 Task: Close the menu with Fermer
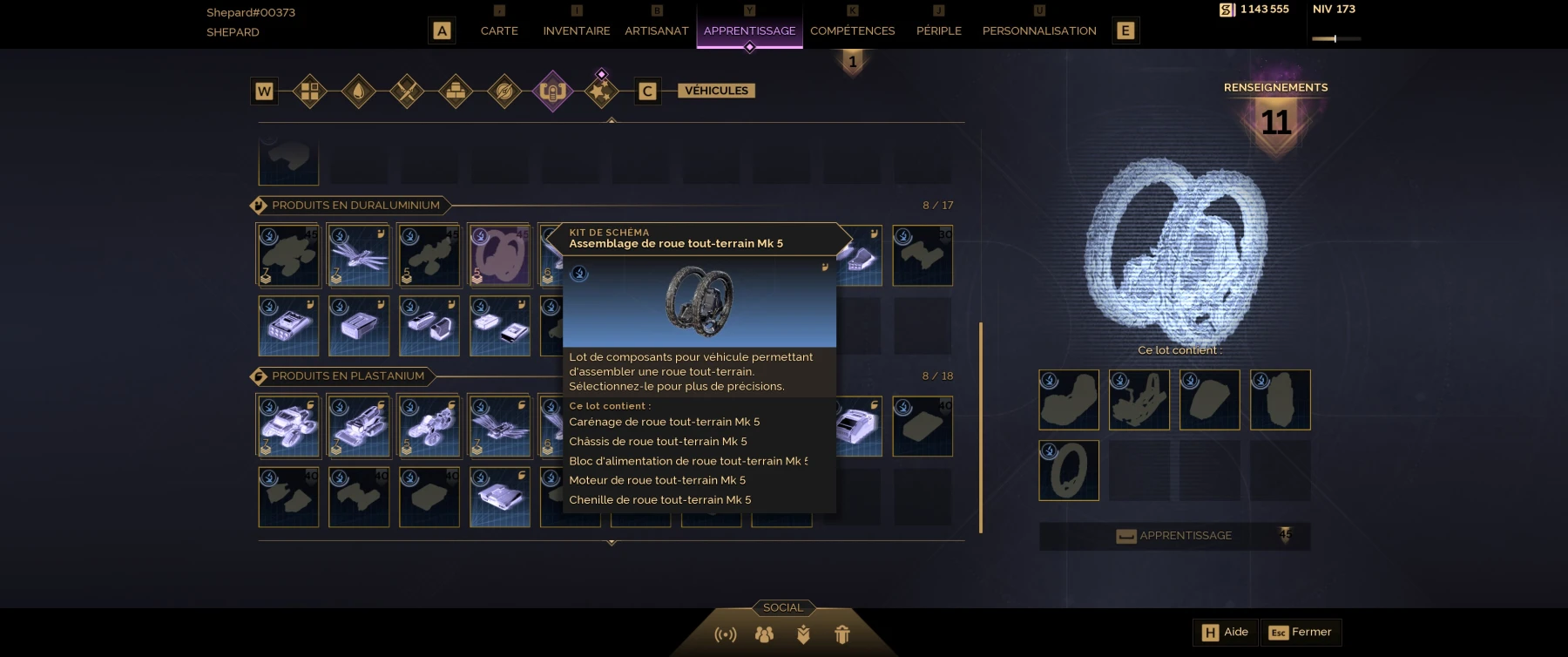tap(1301, 633)
